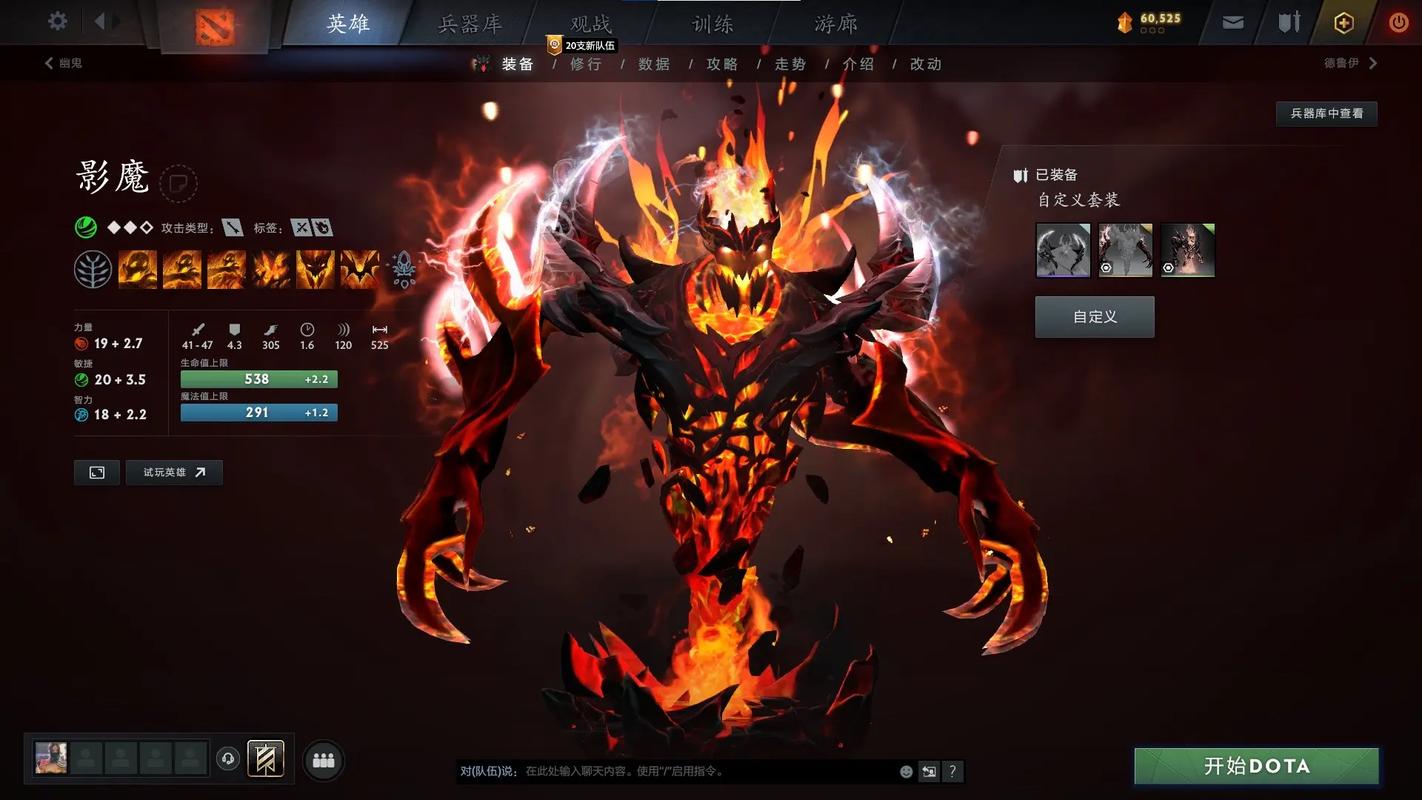Go to next hero 德鲁伊
1422x800 pixels.
point(1350,63)
